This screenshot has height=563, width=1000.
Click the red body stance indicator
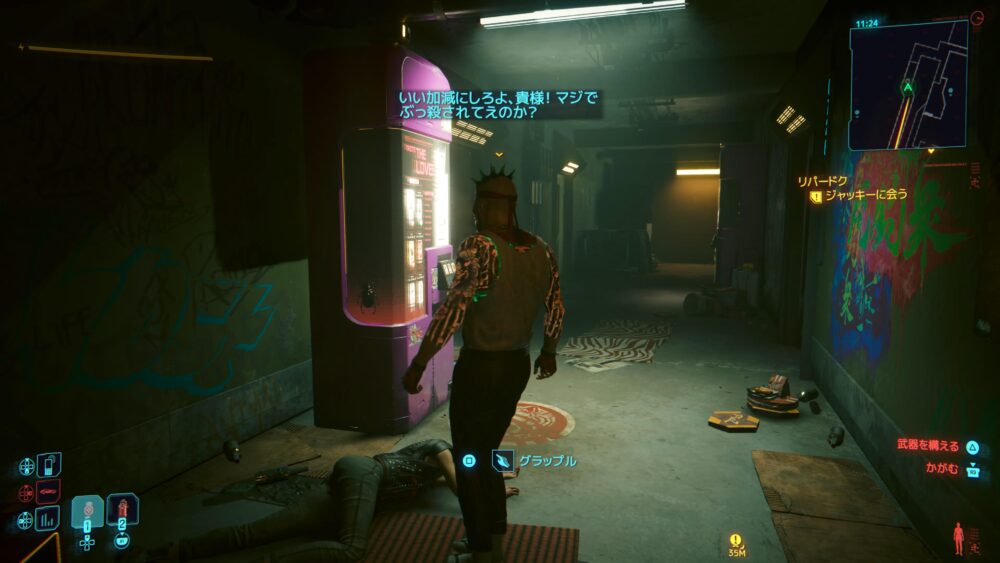[x=960, y=537]
